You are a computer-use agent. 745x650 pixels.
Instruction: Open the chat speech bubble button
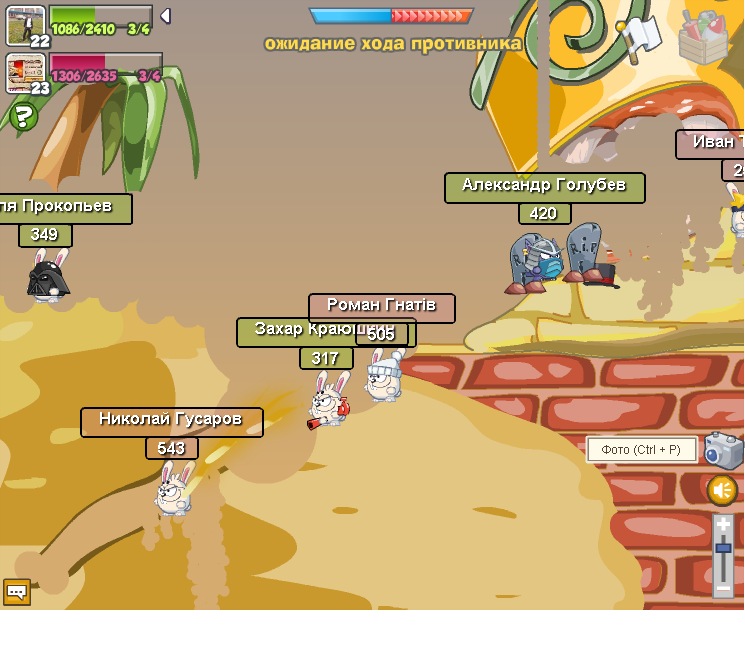[17, 592]
